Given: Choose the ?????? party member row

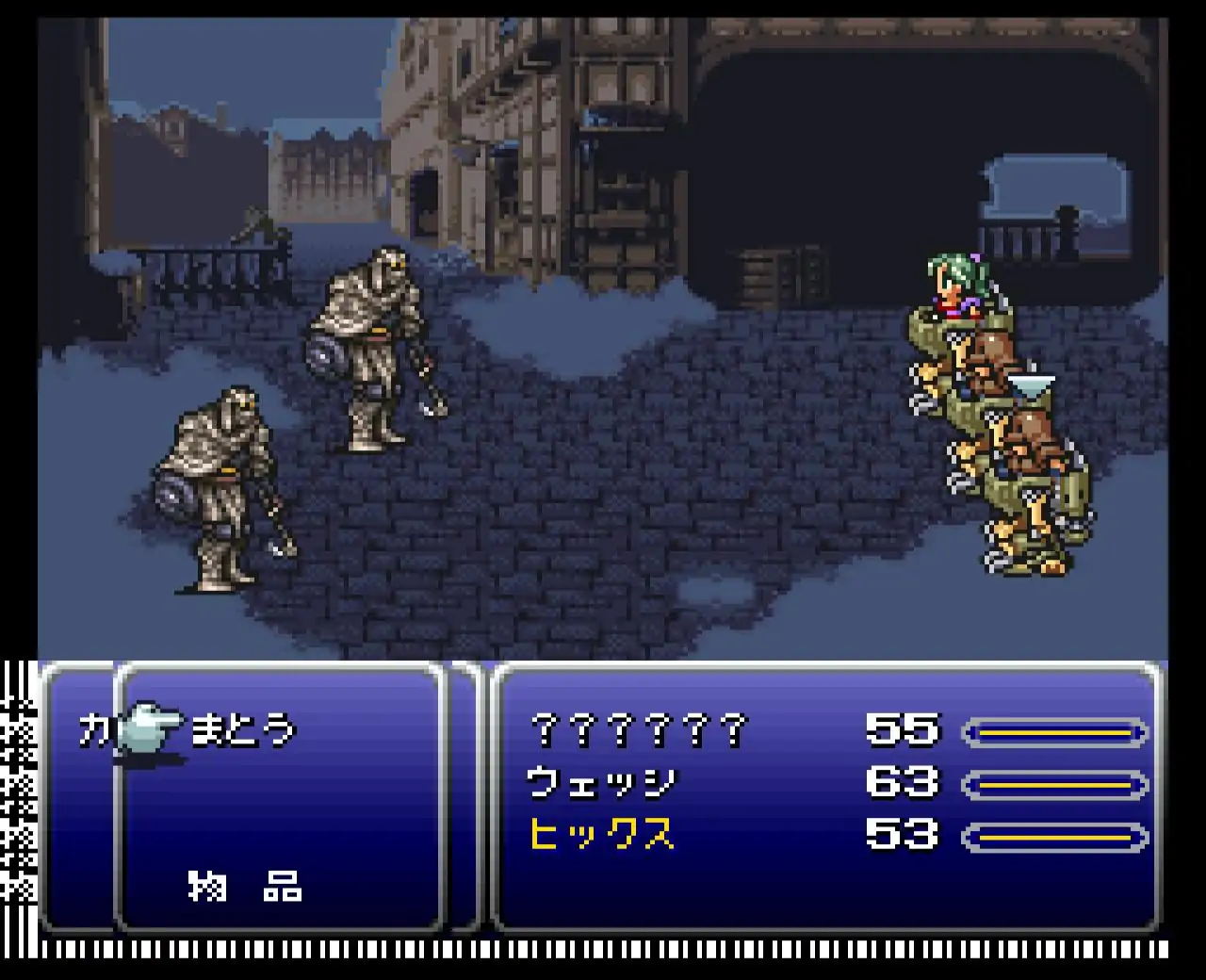Looking at the screenshot, I should tap(639, 731).
